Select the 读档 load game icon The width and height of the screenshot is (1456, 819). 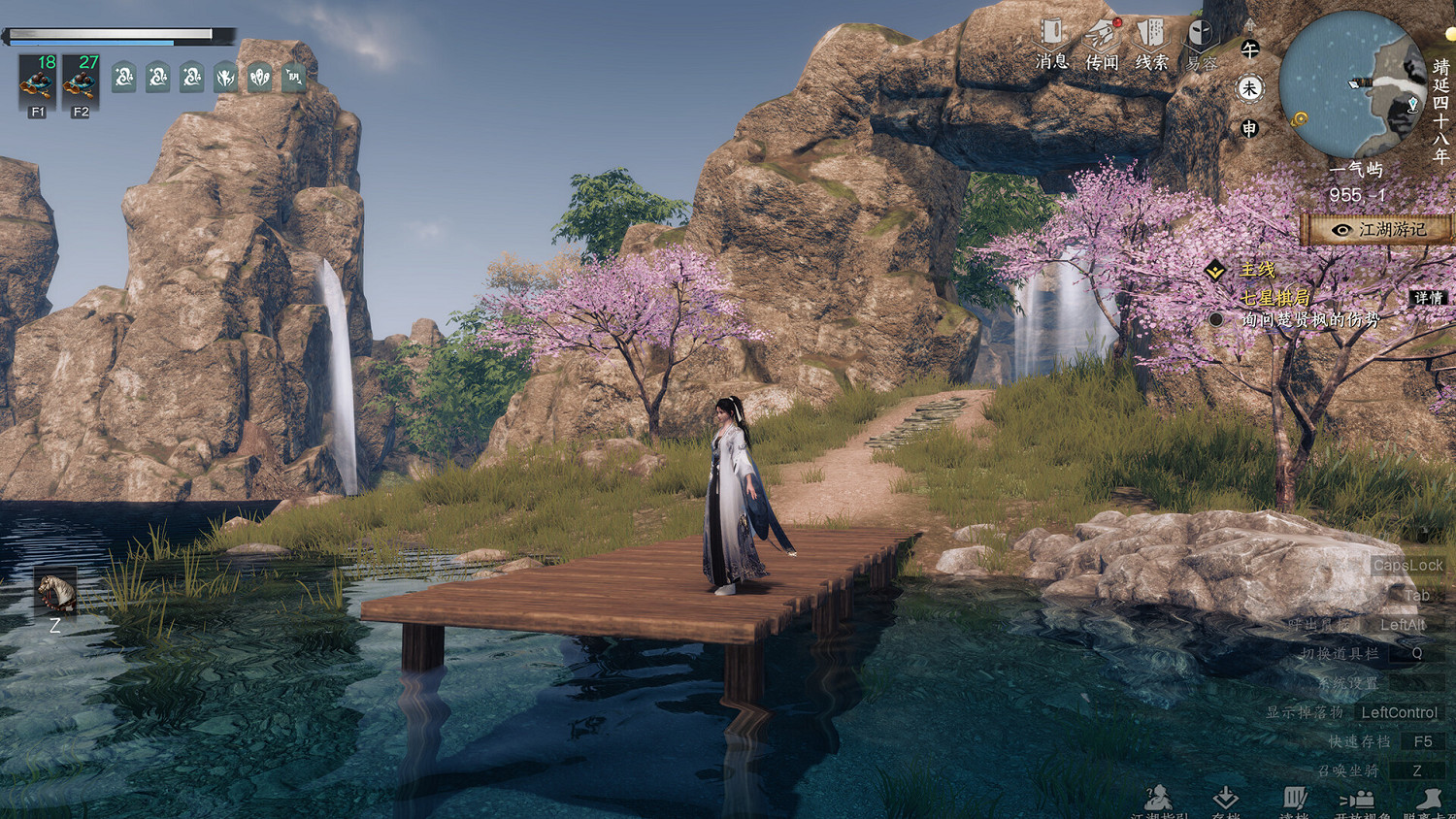tap(1296, 798)
